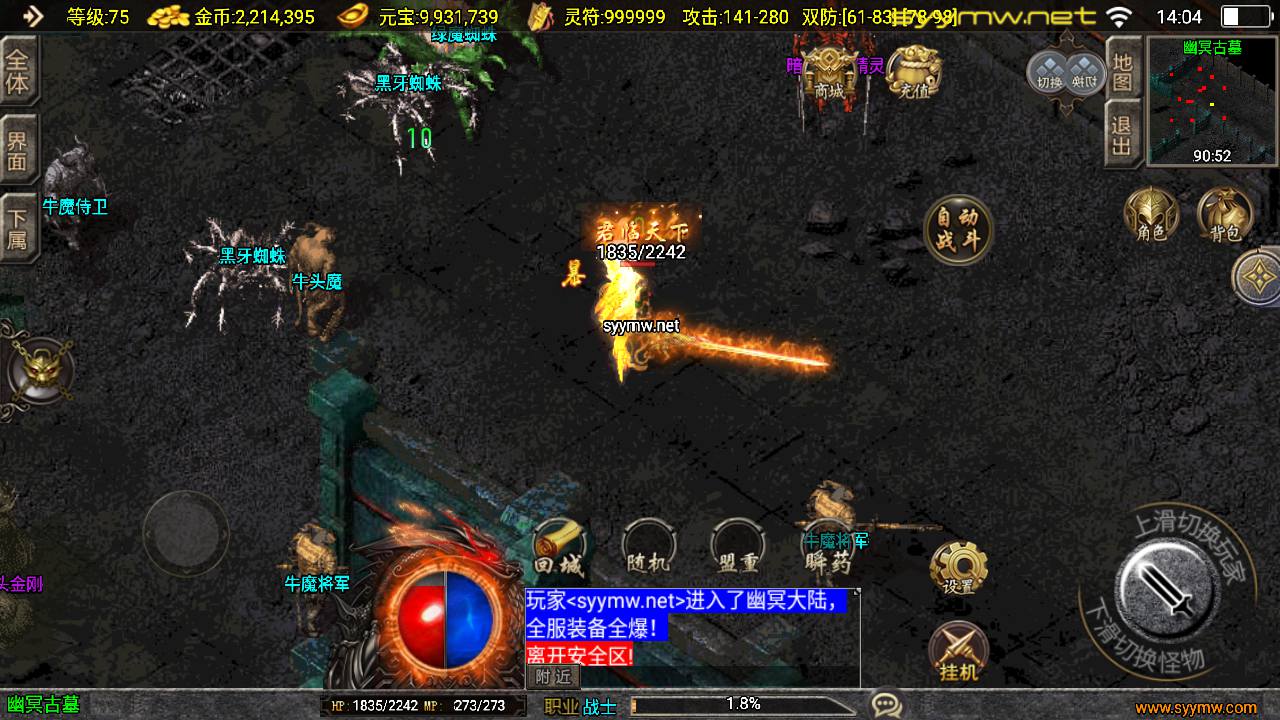Viewport: 1280px width, 720px height.
Task: Open the 下属 subordinates tab
Action: pyautogui.click(x=18, y=227)
